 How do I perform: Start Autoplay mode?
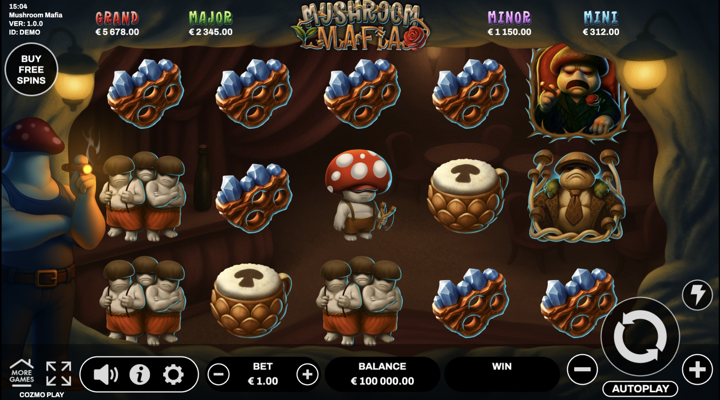point(640,388)
